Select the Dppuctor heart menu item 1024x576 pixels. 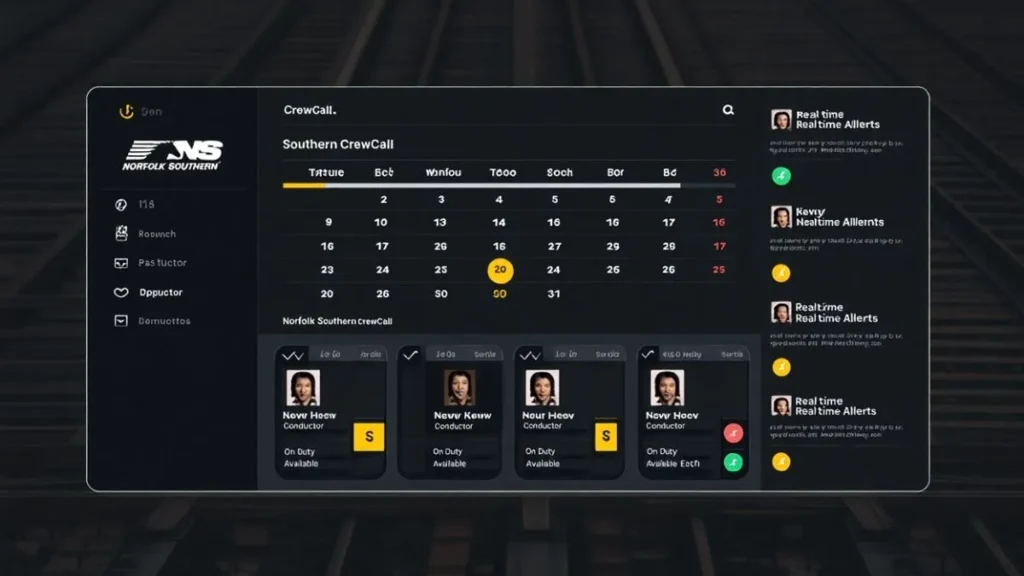160,293
